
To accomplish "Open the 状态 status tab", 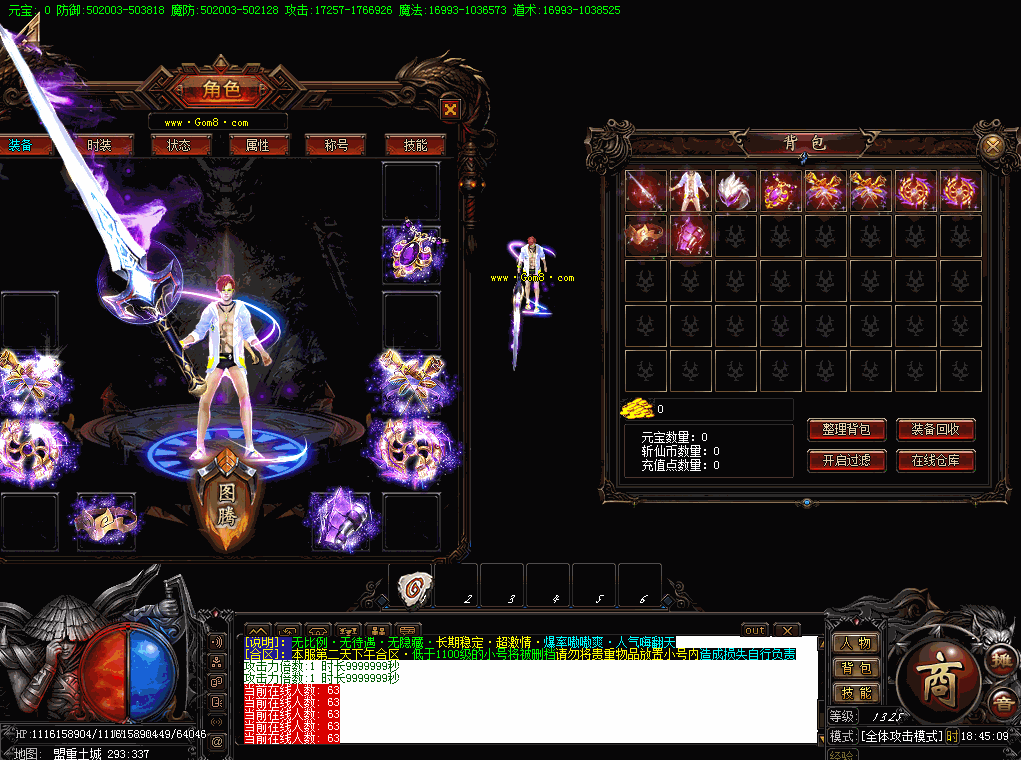I will coord(178,145).
